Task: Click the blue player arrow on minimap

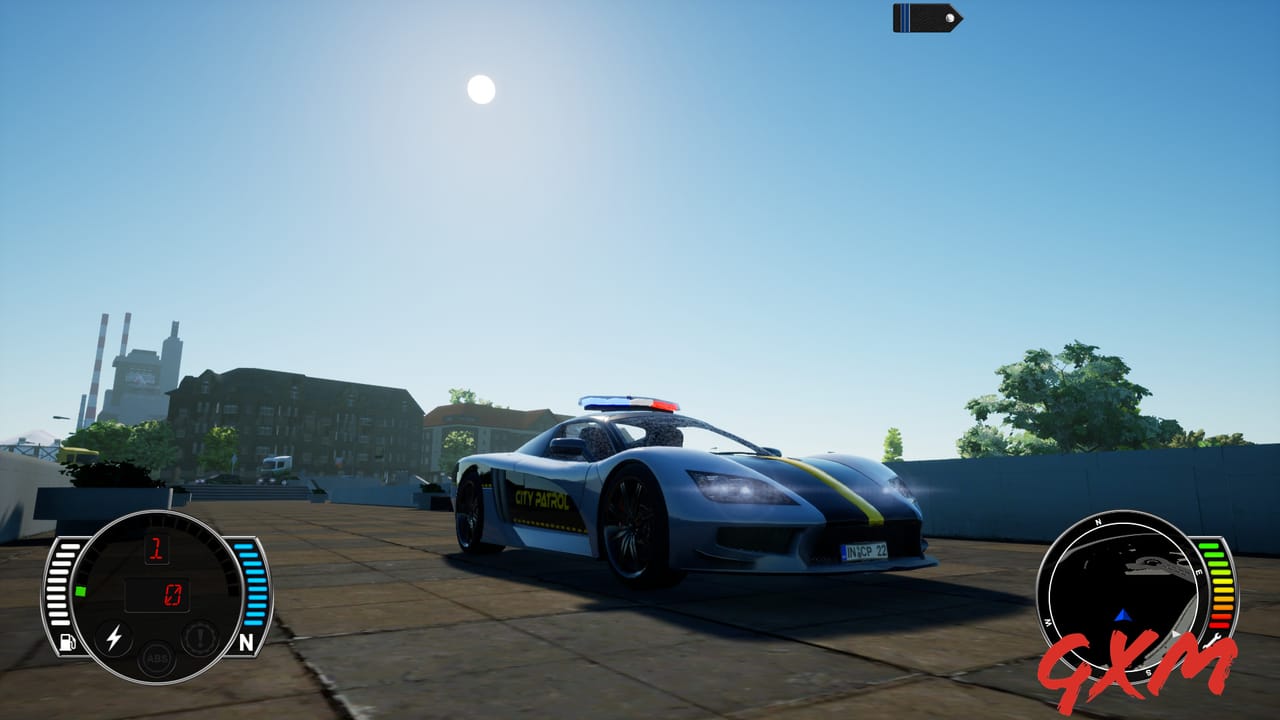Action: pos(1123,616)
